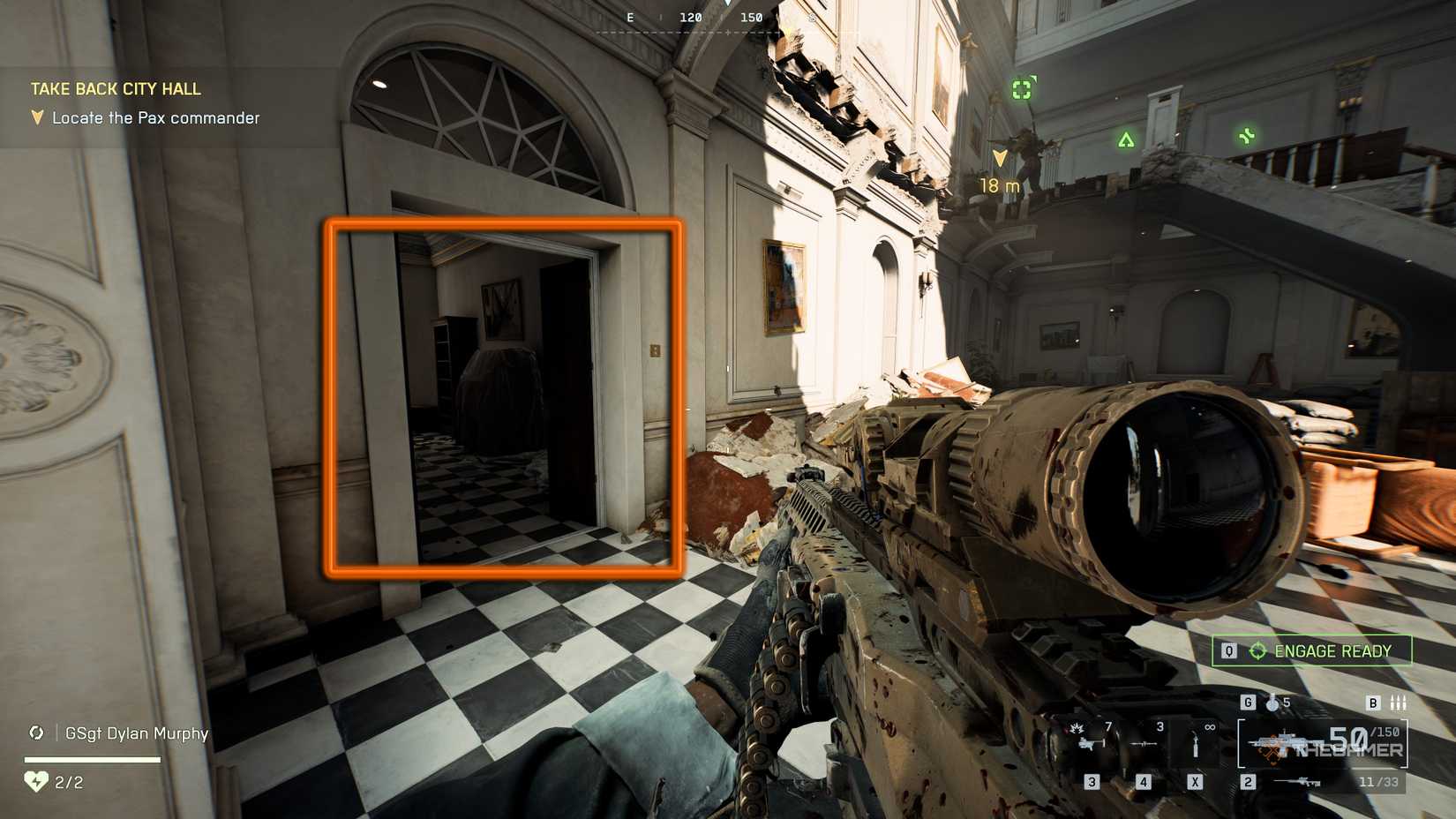
Task: Click the green triangle squadmate marker
Action: tap(1126, 139)
